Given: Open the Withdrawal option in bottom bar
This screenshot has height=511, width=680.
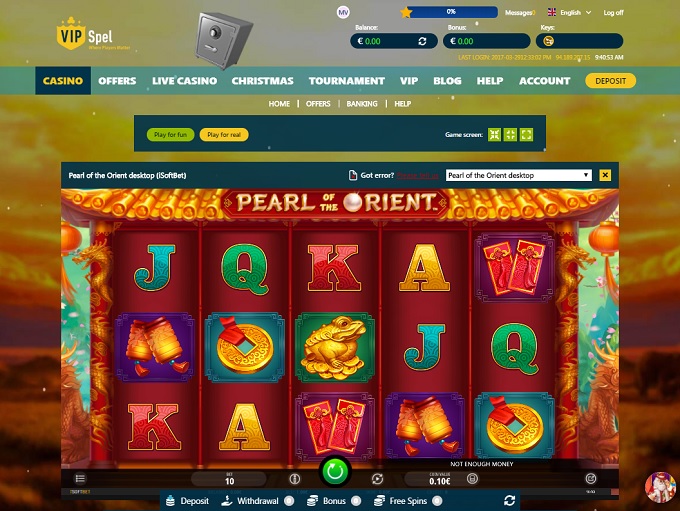Looking at the screenshot, I should (x=251, y=500).
